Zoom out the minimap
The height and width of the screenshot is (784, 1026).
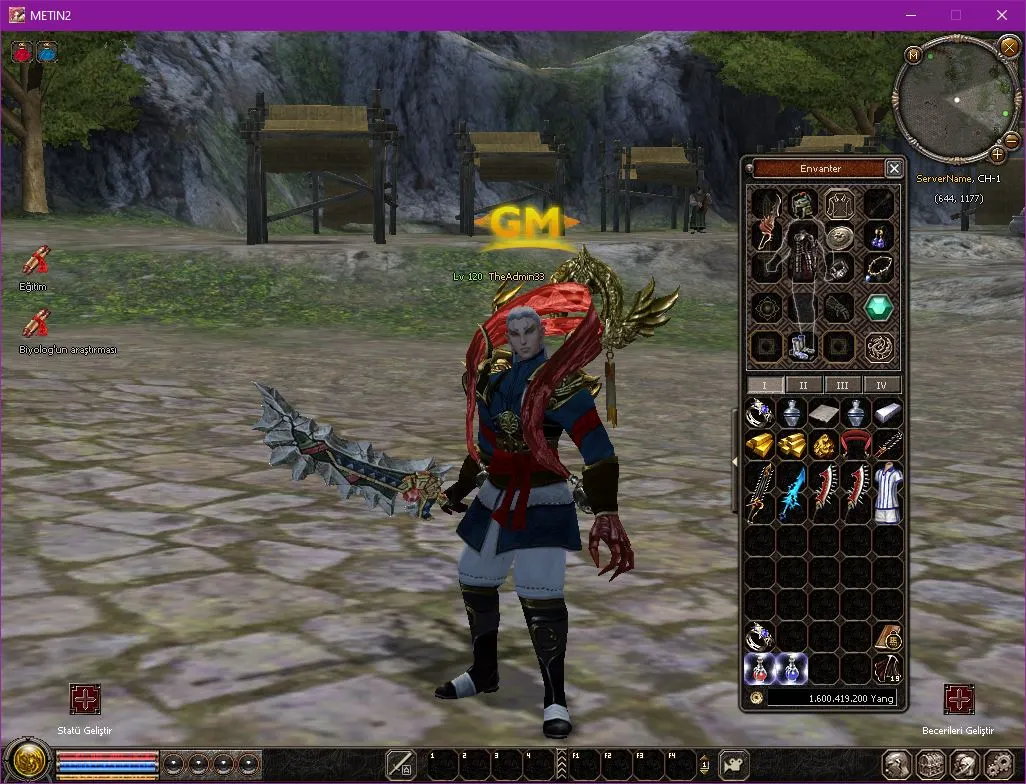tap(1010, 141)
